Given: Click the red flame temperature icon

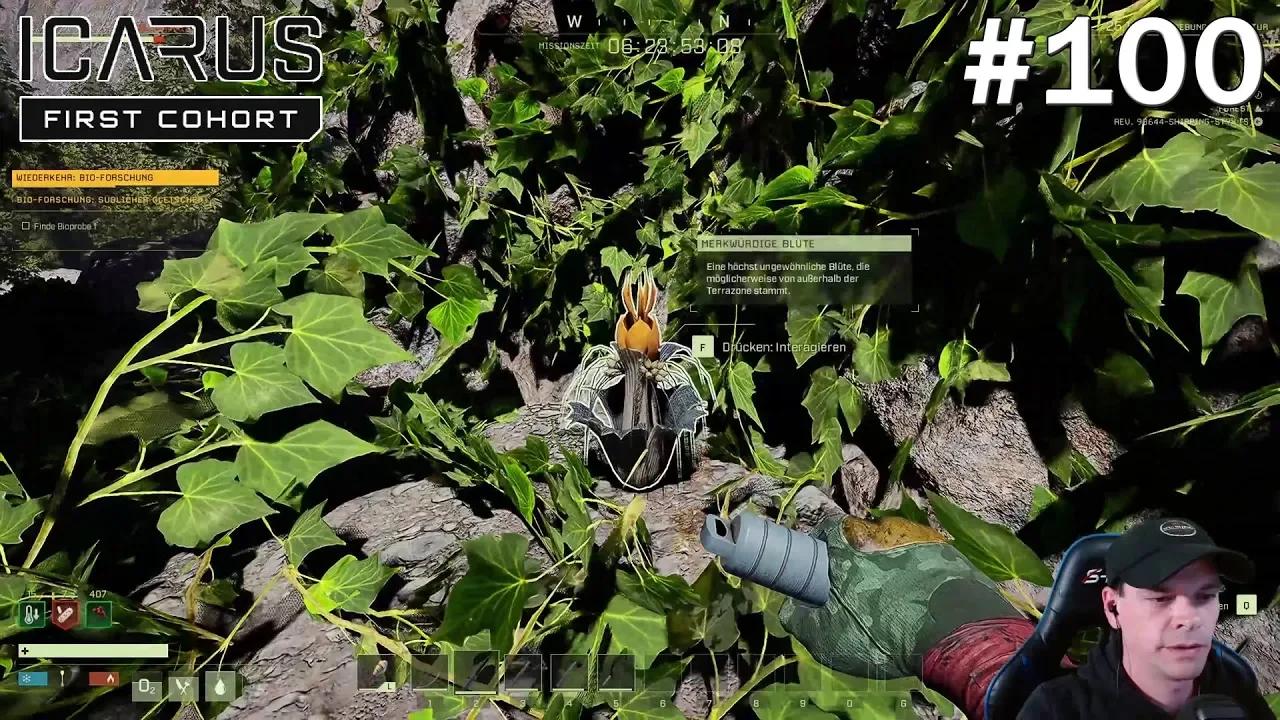Looking at the screenshot, I should coord(104,678).
